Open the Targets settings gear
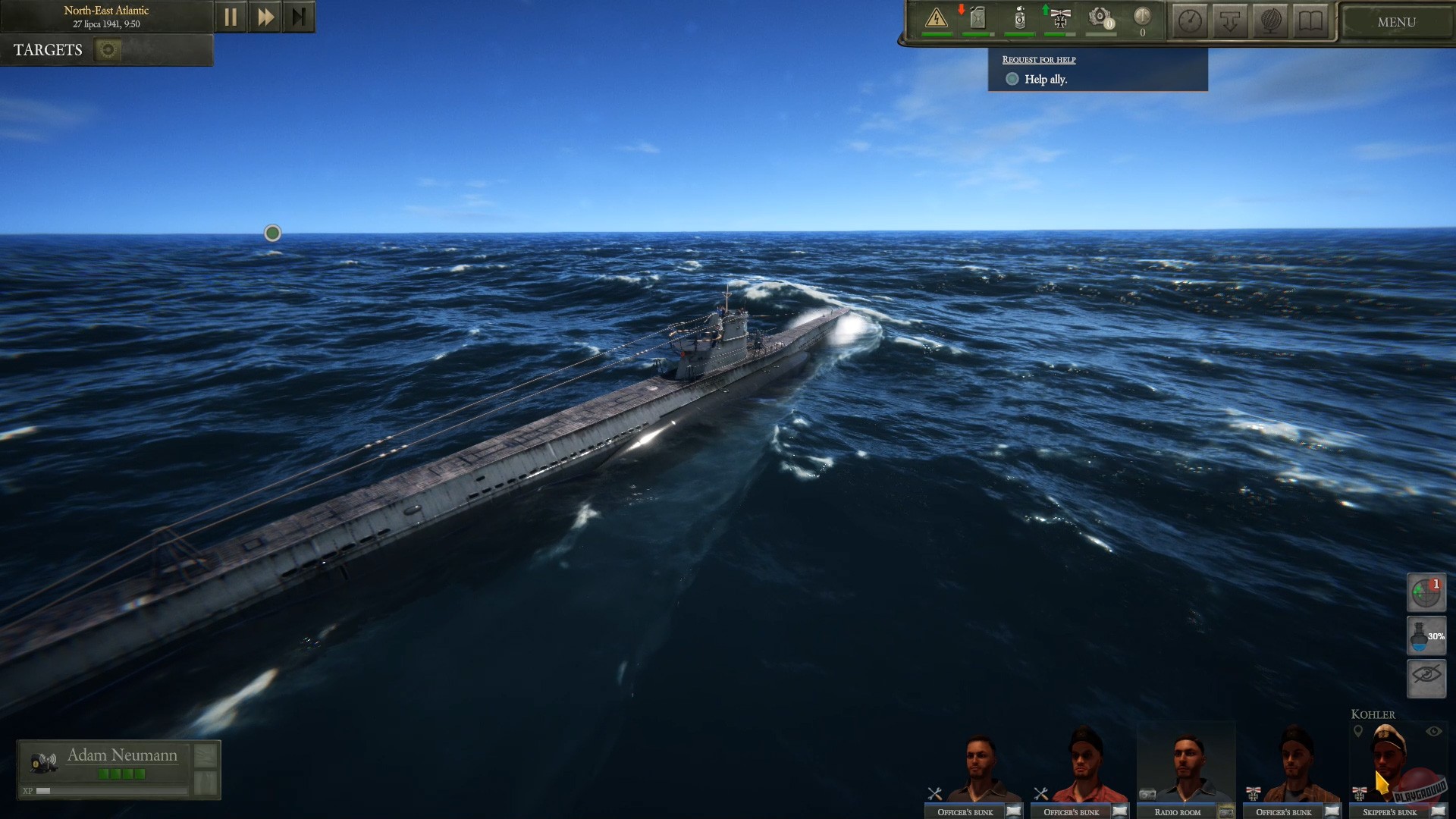 point(107,49)
